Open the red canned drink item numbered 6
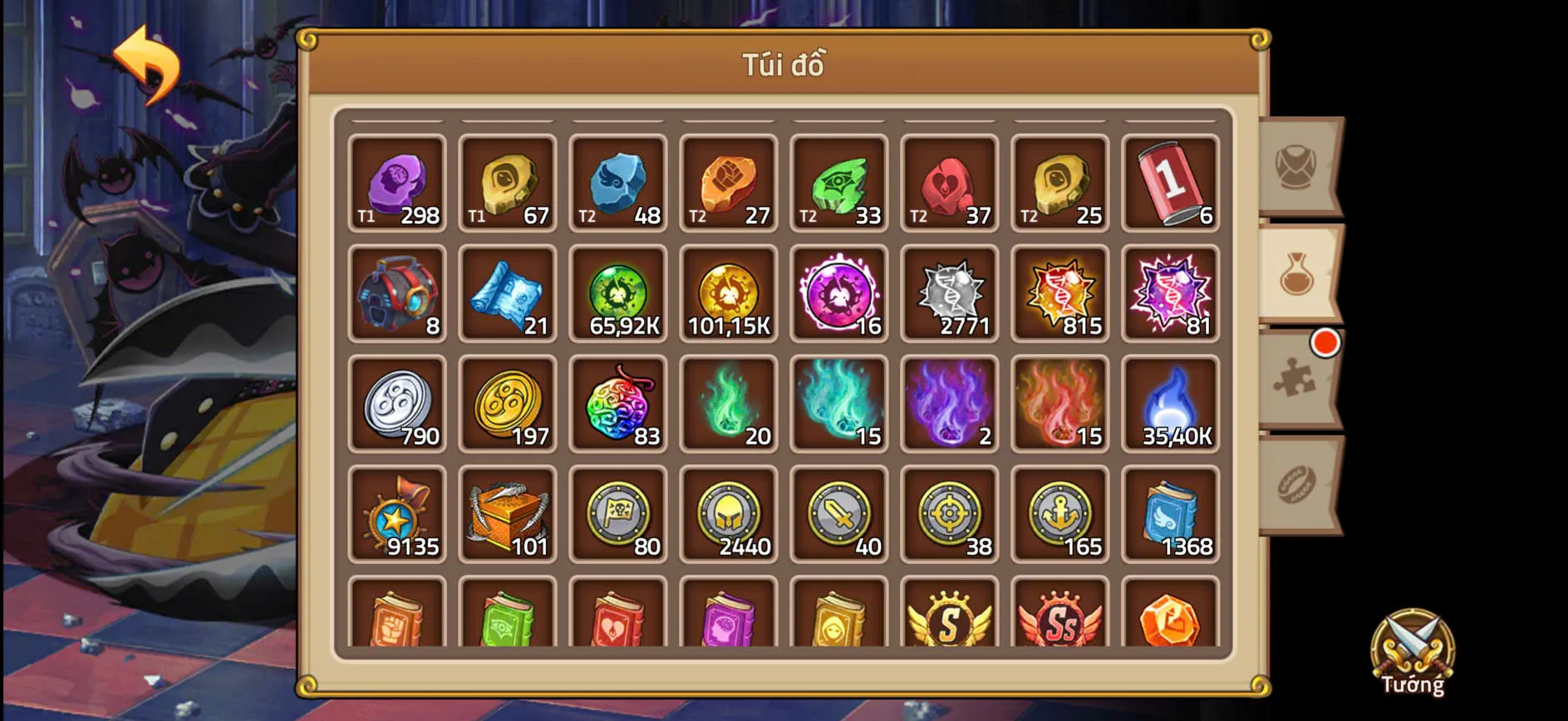Image resolution: width=1568 pixels, height=721 pixels. [x=1172, y=181]
